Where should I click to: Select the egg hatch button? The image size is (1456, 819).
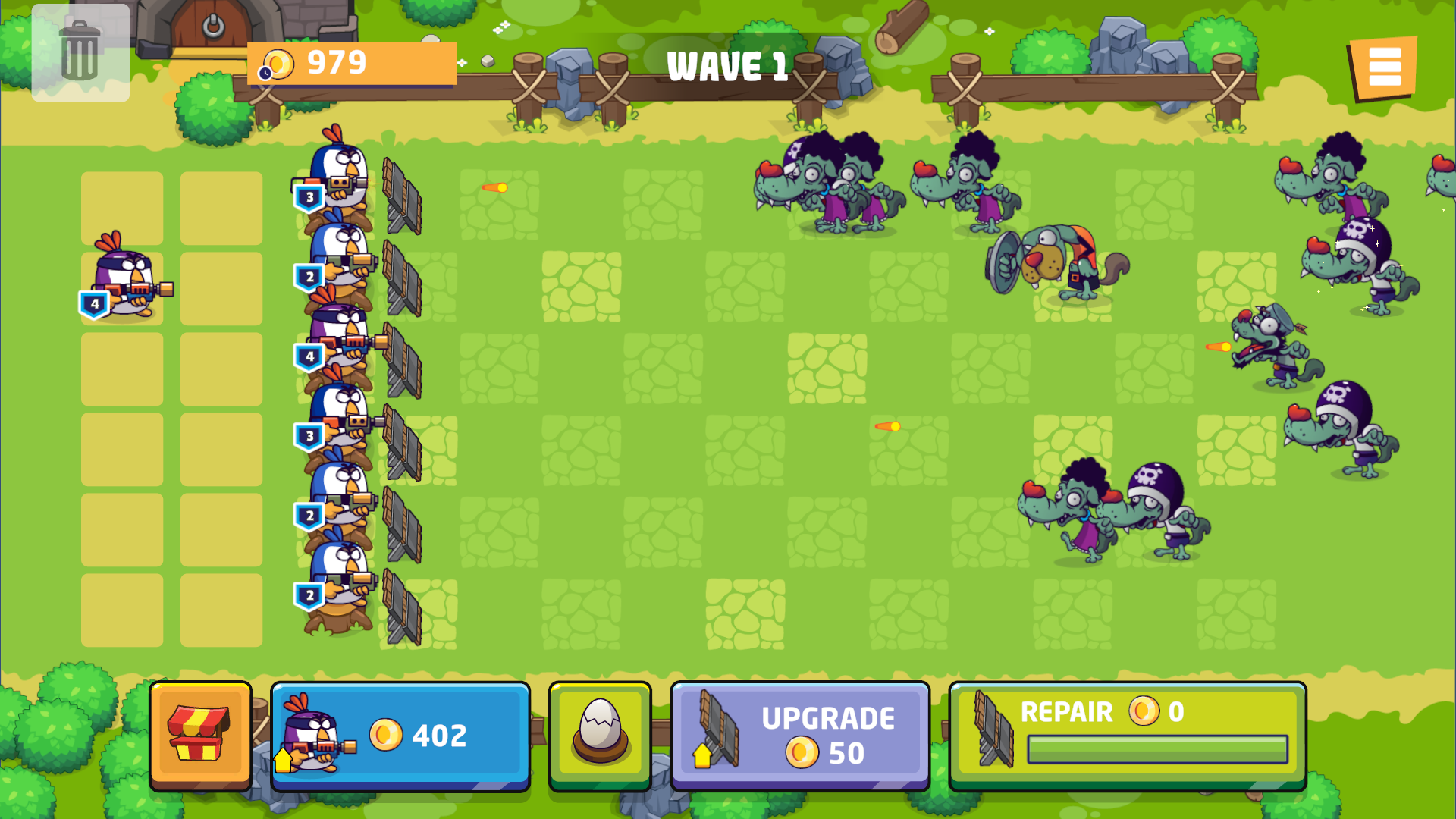click(x=599, y=734)
